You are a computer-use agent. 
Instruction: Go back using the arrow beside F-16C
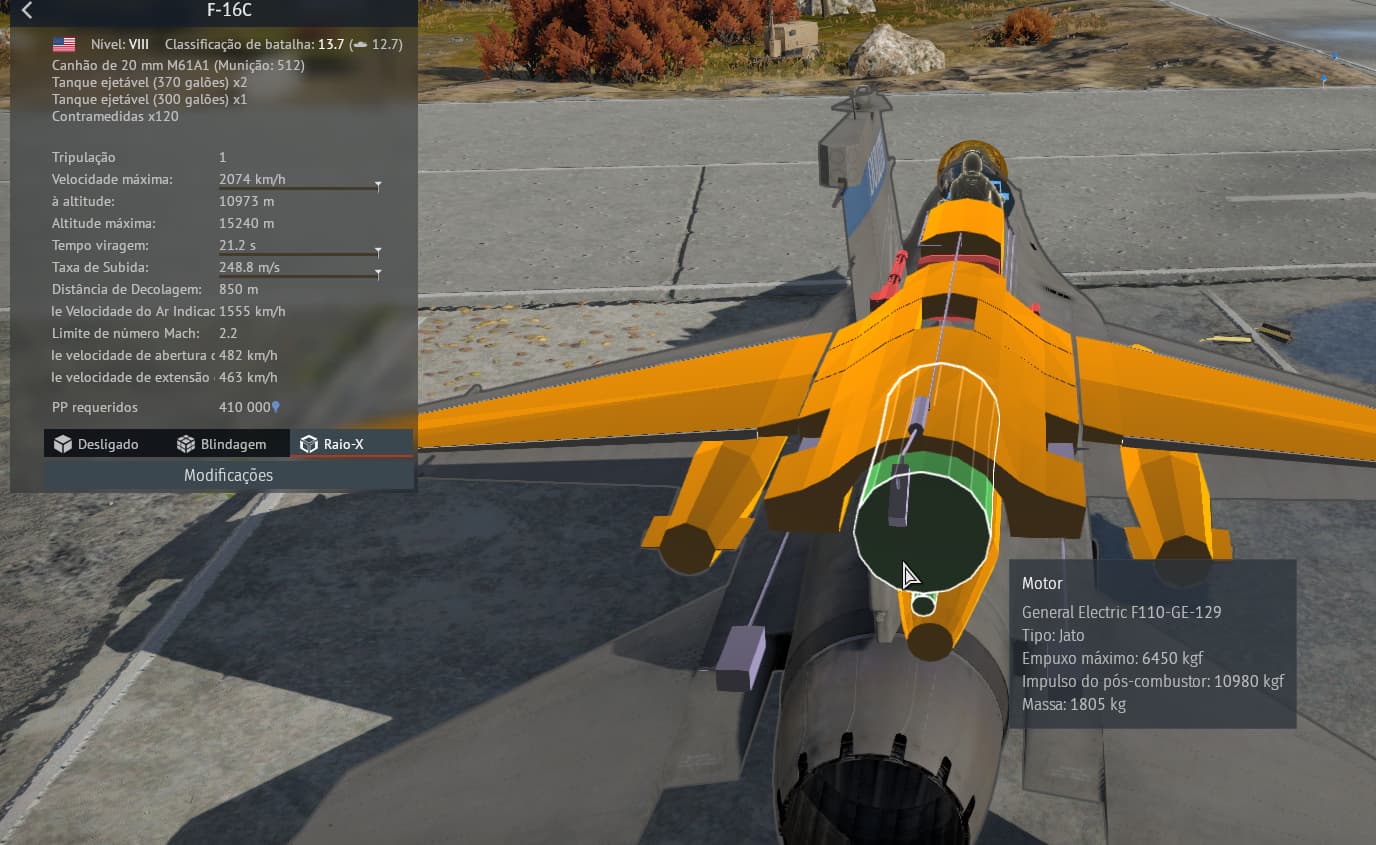click(27, 11)
